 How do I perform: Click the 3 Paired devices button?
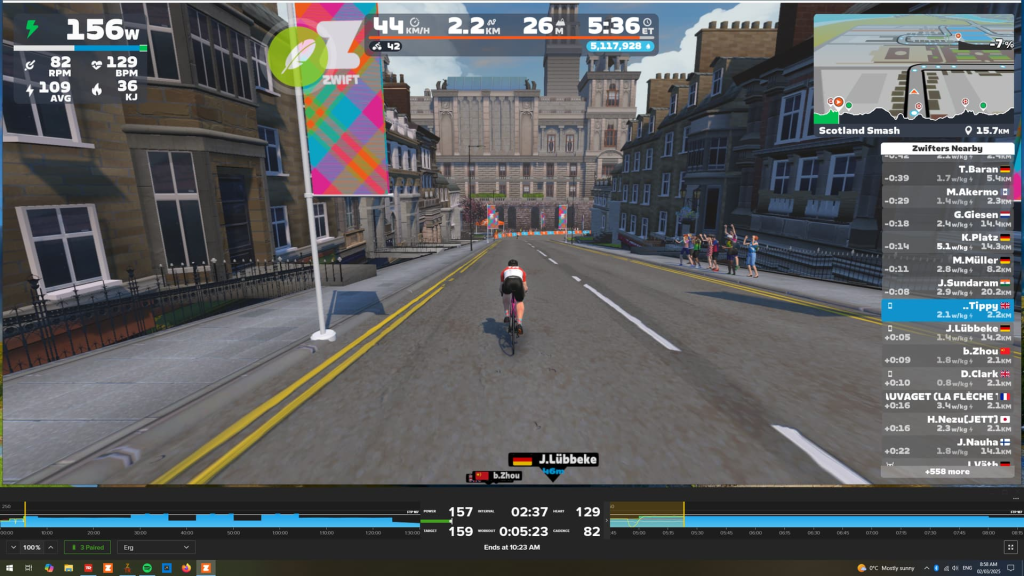[x=89, y=548]
